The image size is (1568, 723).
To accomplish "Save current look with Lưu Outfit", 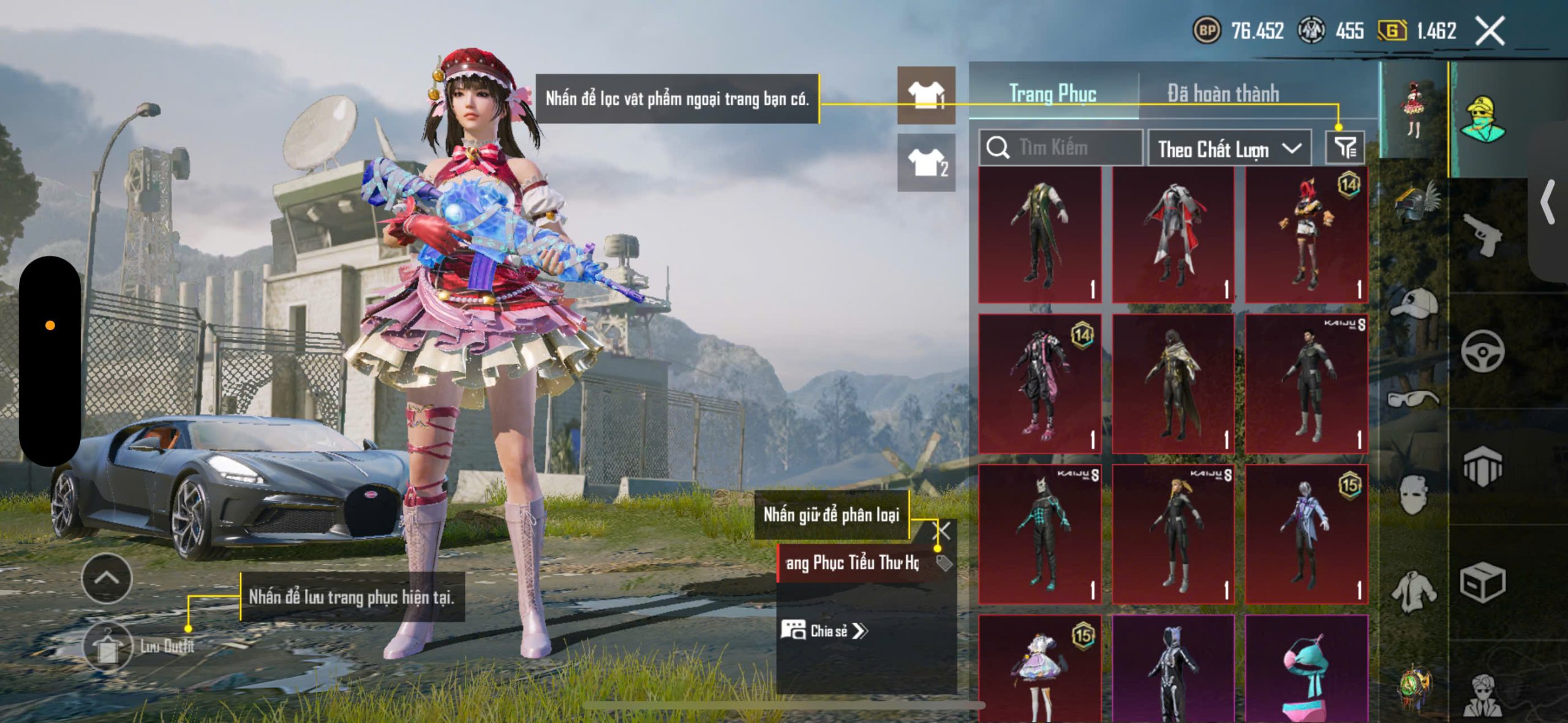I will pos(108,647).
